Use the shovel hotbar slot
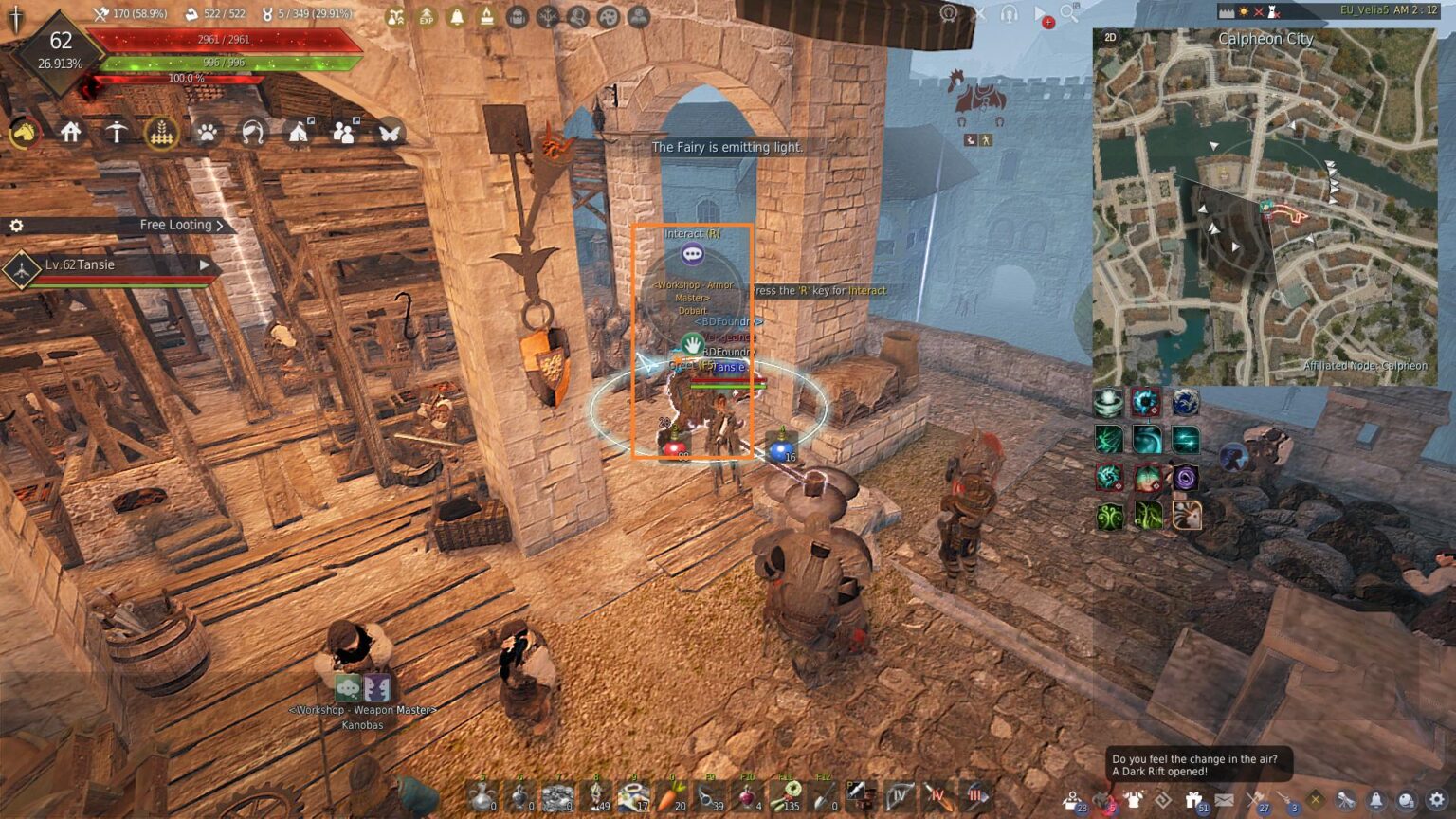Image resolution: width=1456 pixels, height=819 pixels. tap(823, 796)
